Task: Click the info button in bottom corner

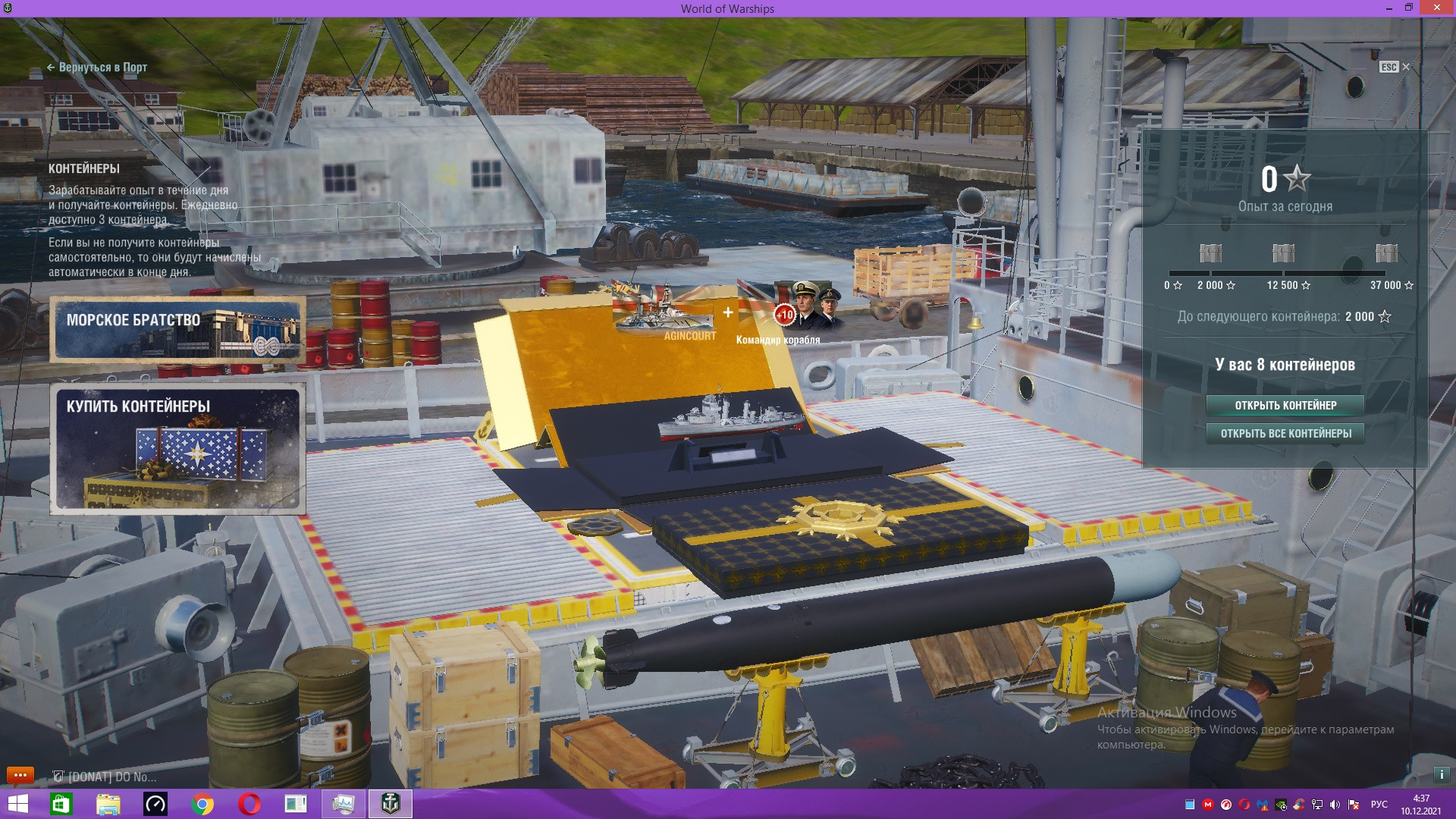Action: click(1441, 775)
